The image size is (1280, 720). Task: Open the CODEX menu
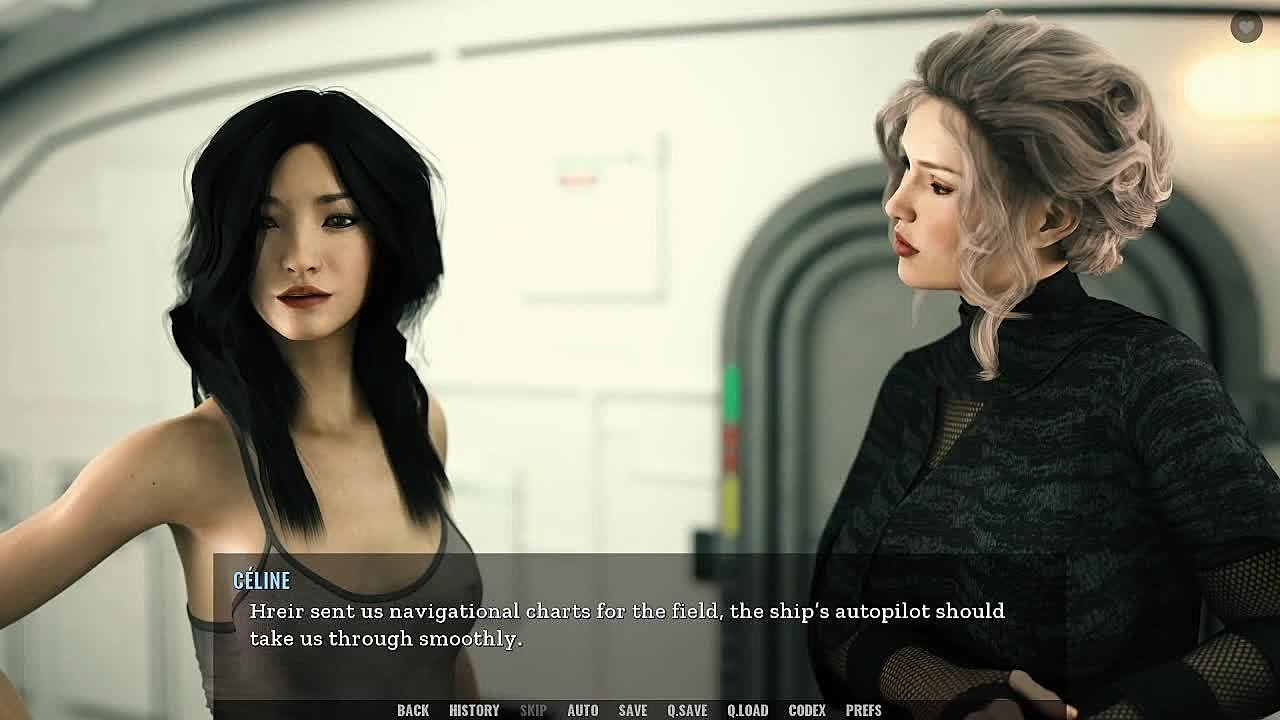click(807, 710)
